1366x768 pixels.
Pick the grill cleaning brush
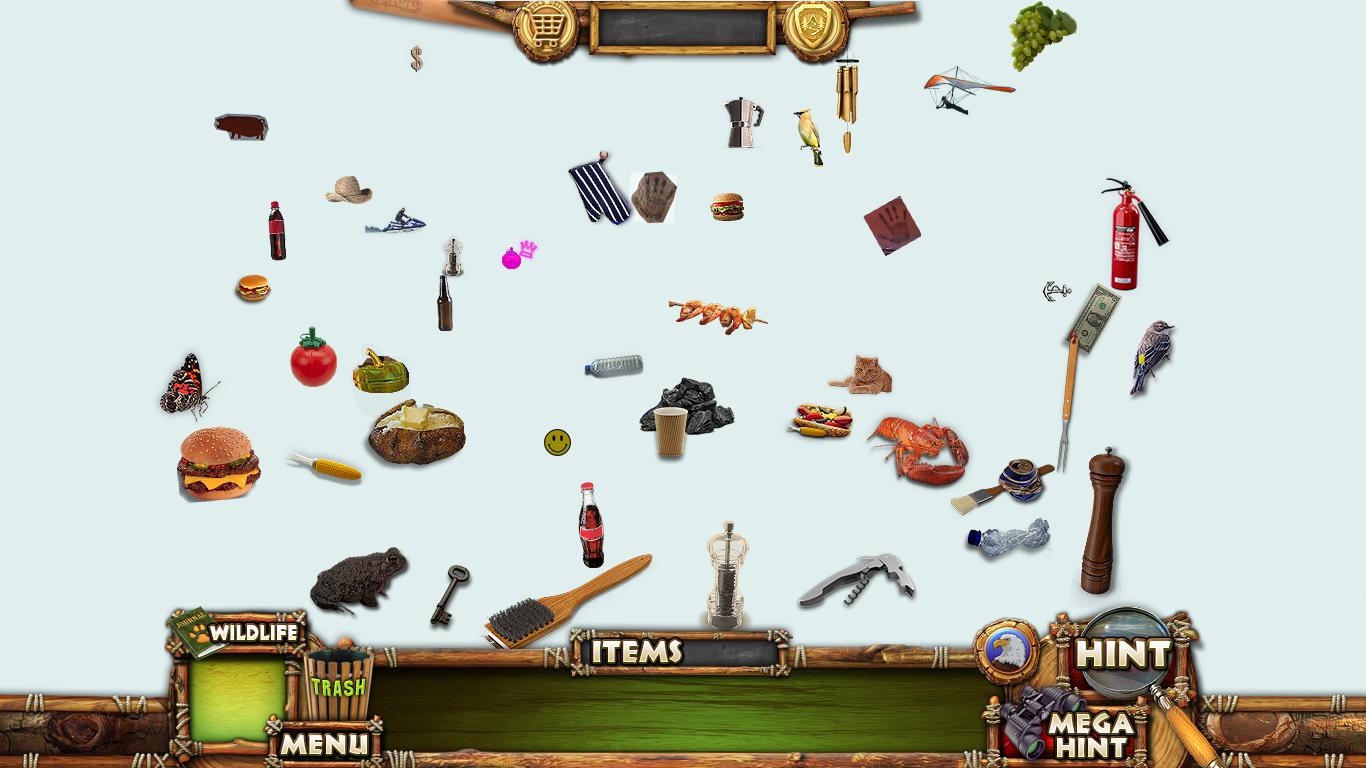(565, 602)
